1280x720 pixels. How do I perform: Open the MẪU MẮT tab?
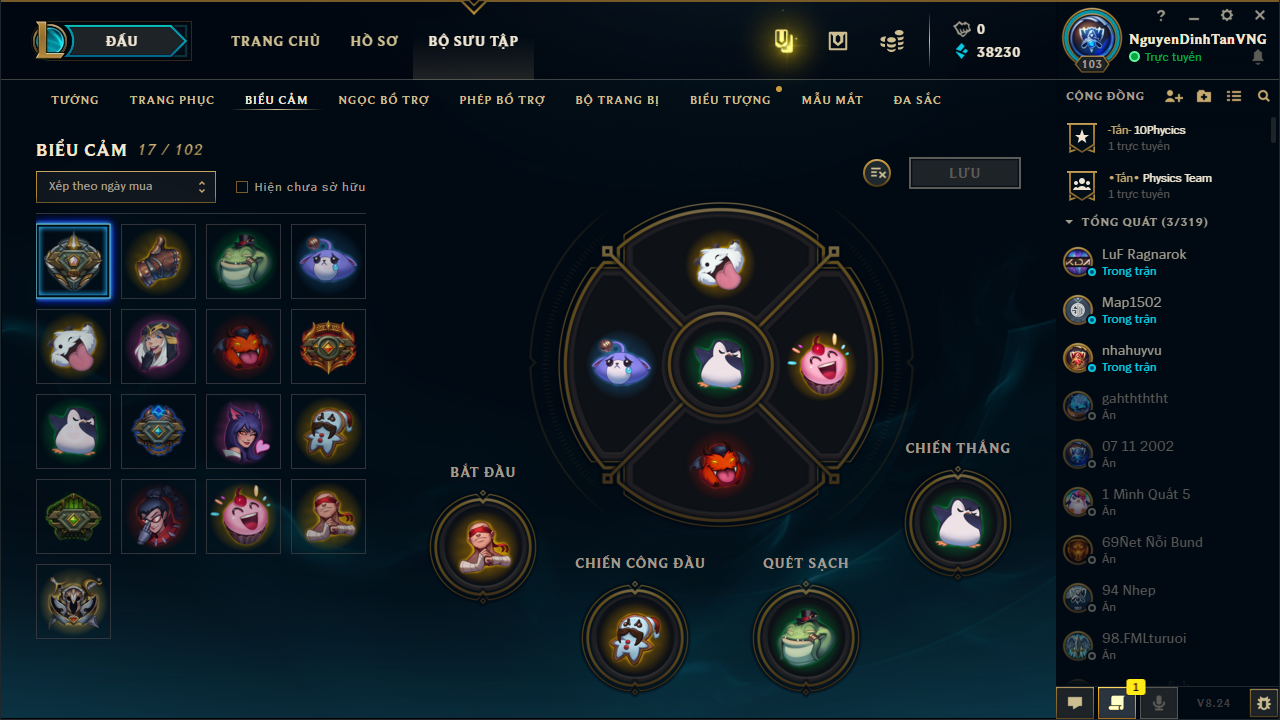click(x=832, y=100)
